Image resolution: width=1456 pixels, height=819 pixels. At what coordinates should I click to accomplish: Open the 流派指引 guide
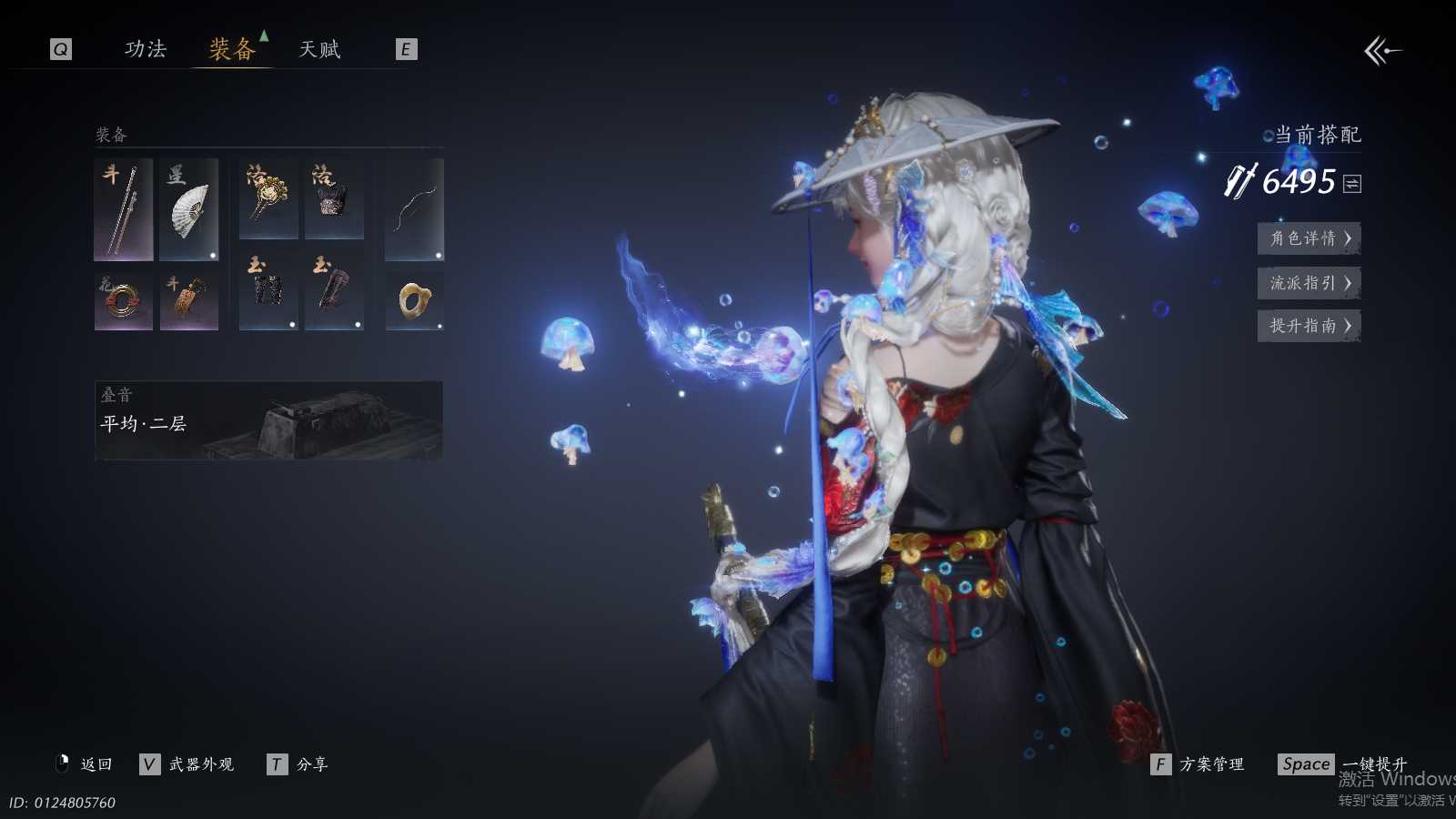[1309, 283]
